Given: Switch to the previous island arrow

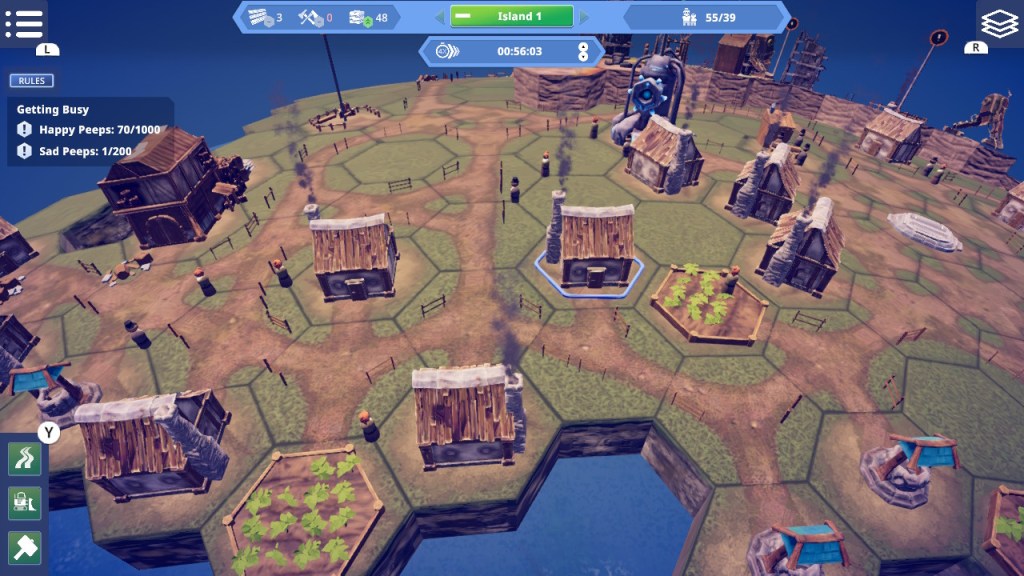Looking at the screenshot, I should (x=438, y=17).
